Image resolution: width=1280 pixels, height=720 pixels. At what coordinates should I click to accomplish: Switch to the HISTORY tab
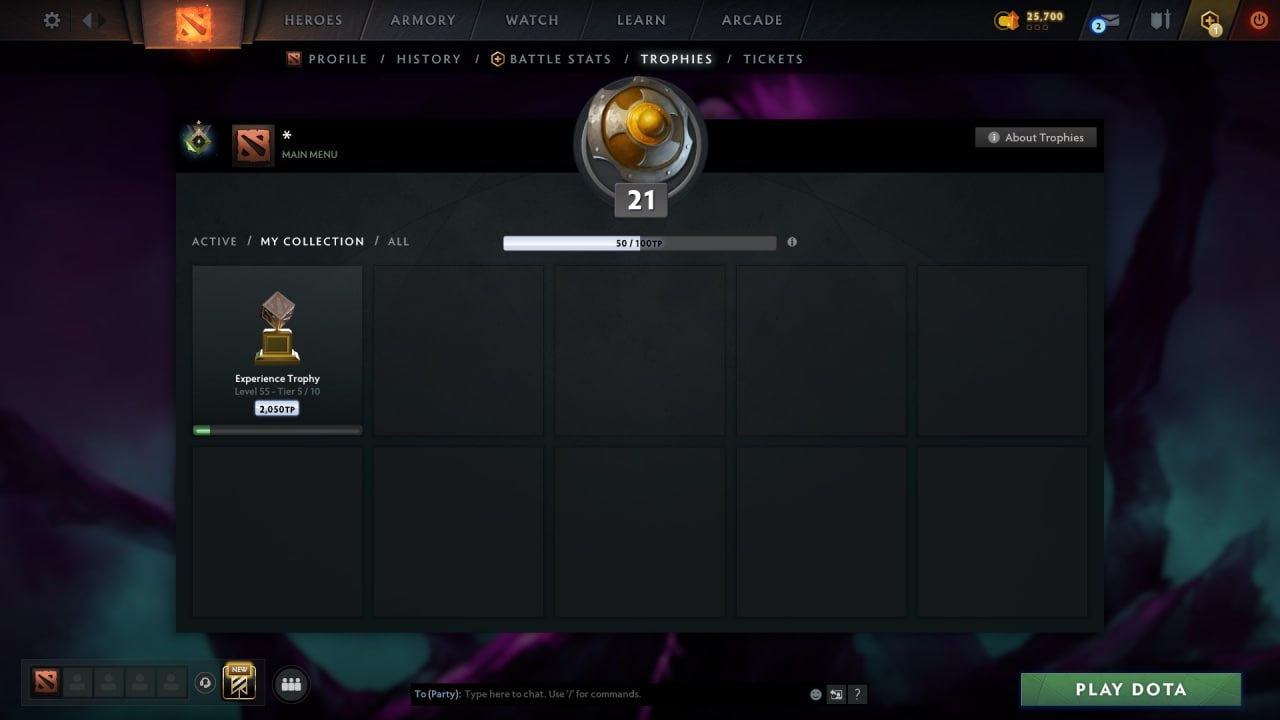tap(428, 59)
